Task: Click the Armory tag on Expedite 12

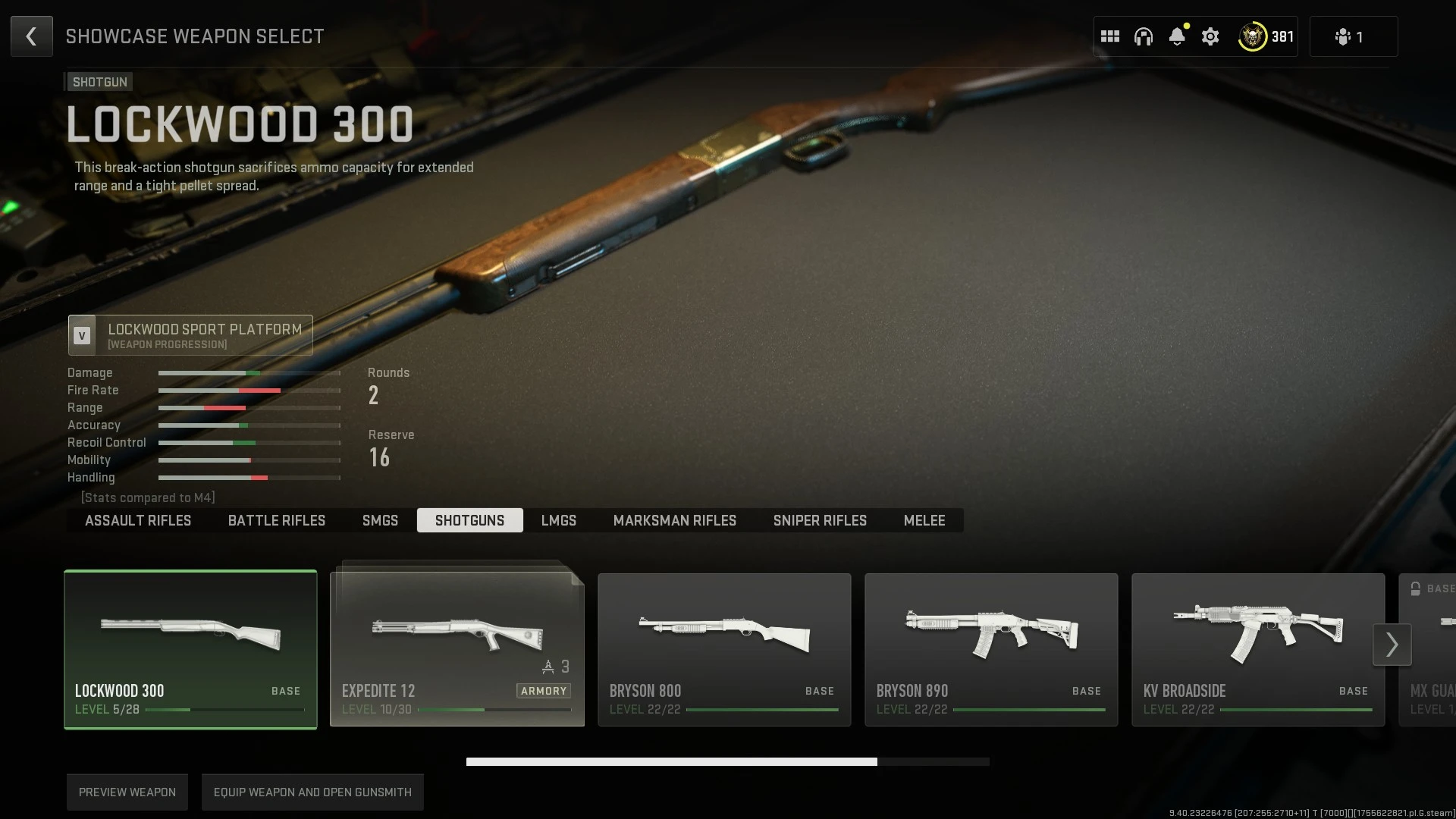Action: point(544,691)
